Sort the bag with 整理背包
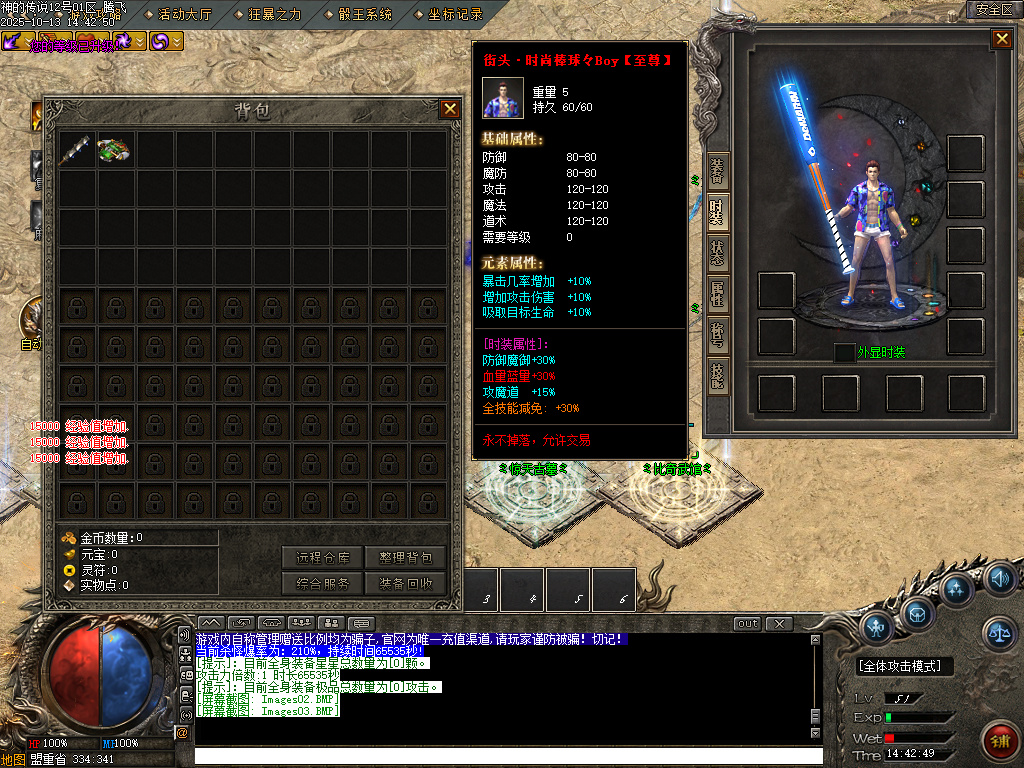Viewport: 1024px width, 768px height. point(405,558)
